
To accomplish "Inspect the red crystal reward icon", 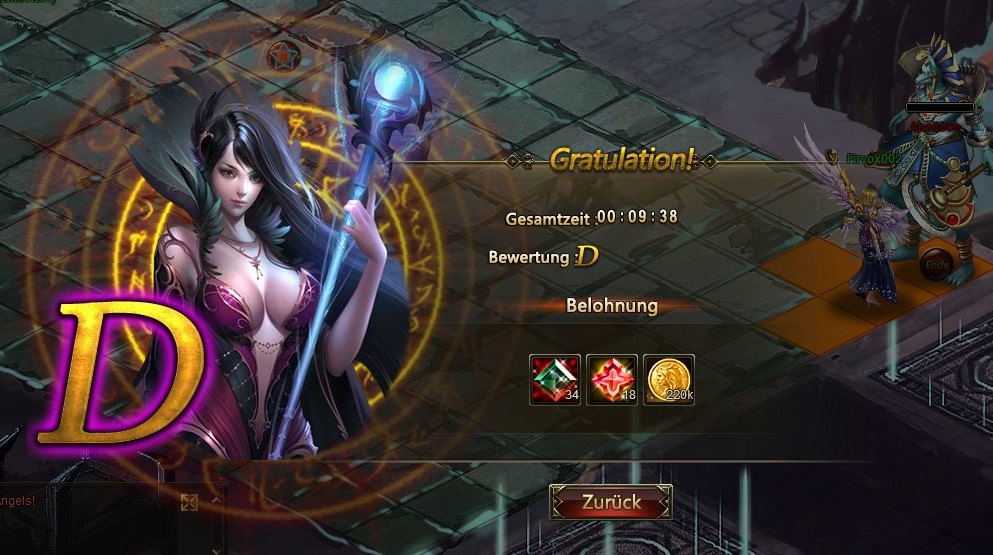I will [x=612, y=380].
